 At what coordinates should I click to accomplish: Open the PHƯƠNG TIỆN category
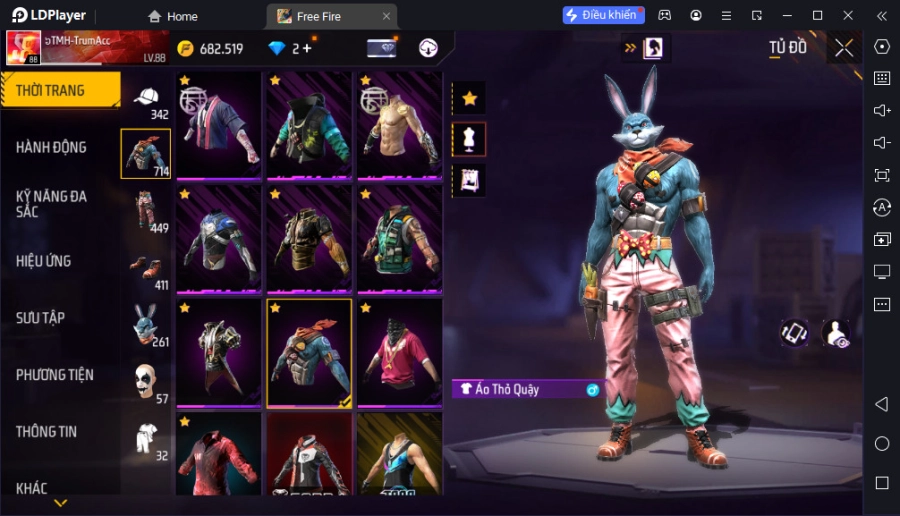pyautogui.click(x=55, y=375)
